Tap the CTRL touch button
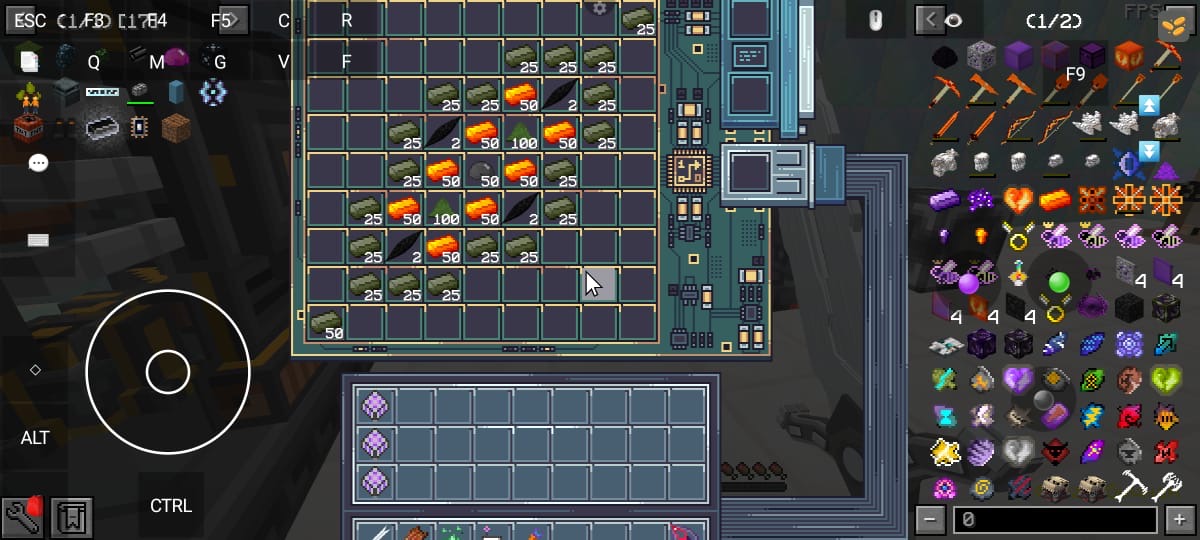The image size is (1200, 540). coord(171,506)
